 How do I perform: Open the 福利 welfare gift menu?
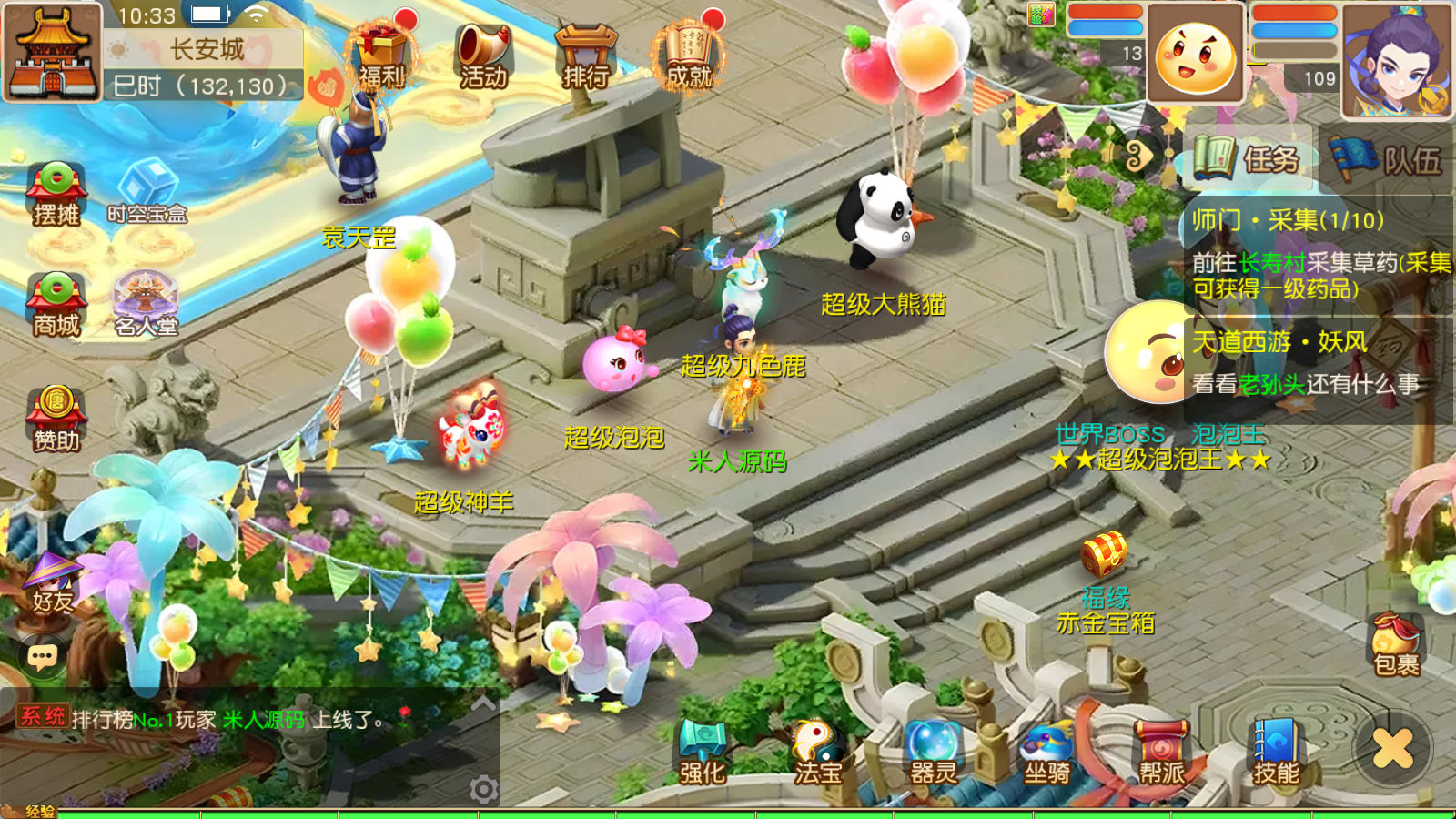click(381, 55)
